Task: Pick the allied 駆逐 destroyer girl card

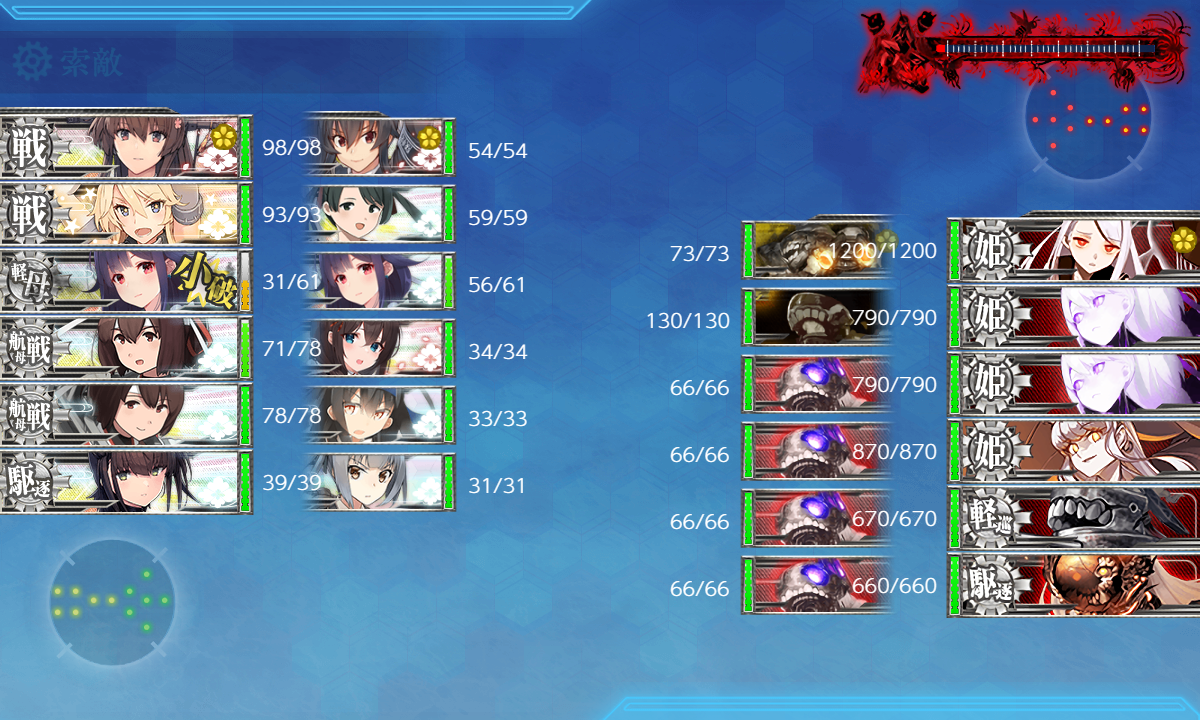Action: pyautogui.click(x=125, y=482)
